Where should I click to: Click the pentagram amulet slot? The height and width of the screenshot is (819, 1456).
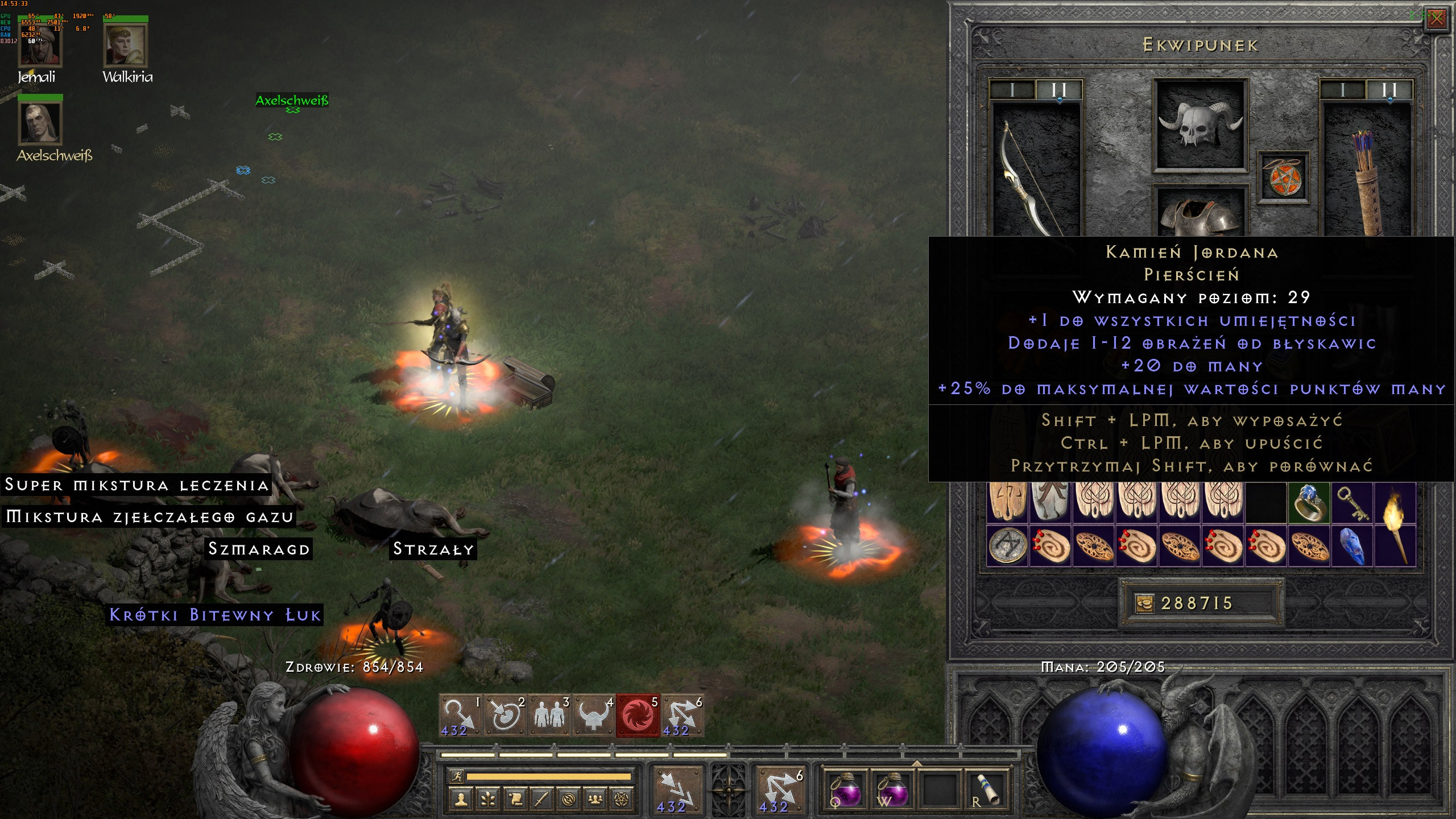1283,177
